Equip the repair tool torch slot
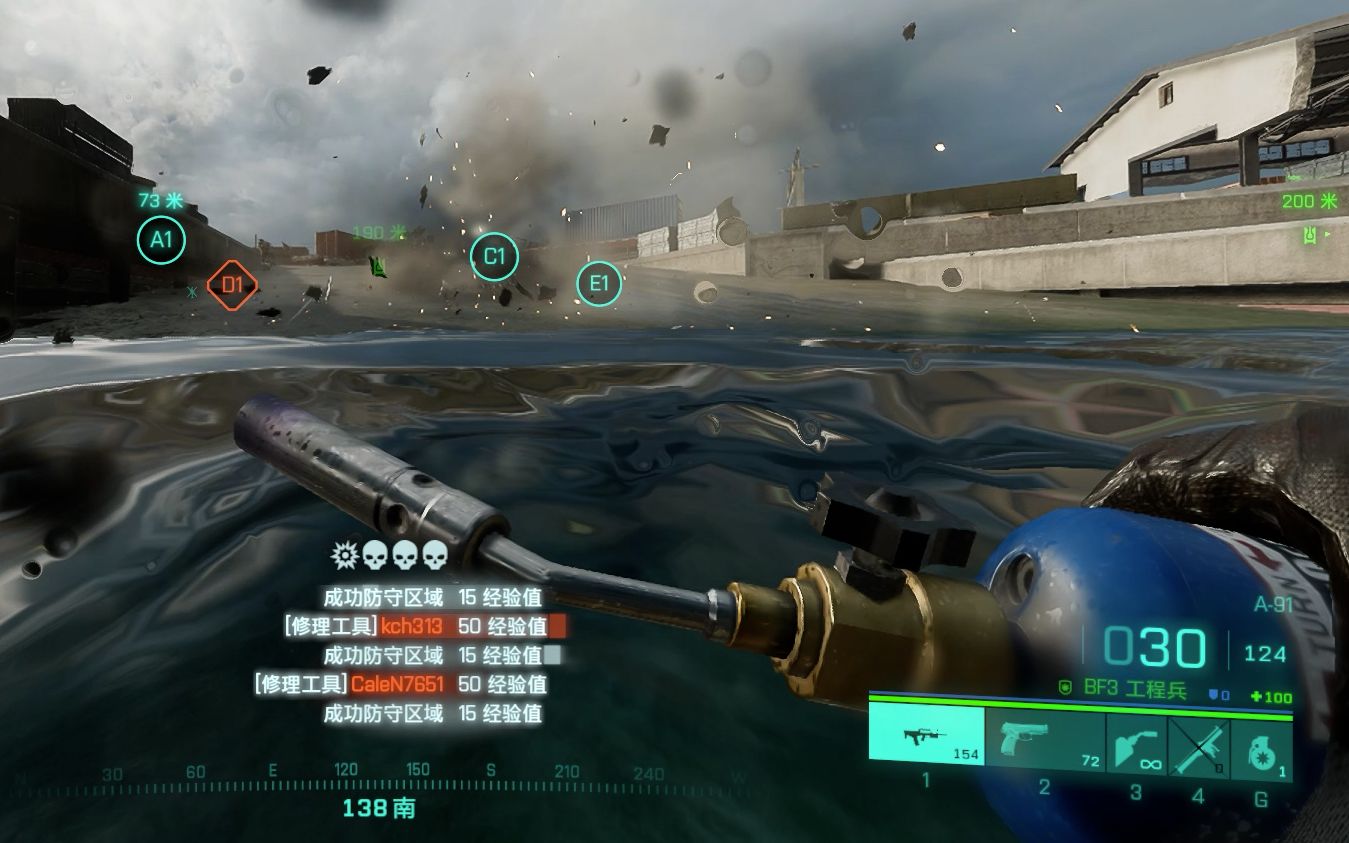Image resolution: width=1349 pixels, height=843 pixels. click(1137, 745)
